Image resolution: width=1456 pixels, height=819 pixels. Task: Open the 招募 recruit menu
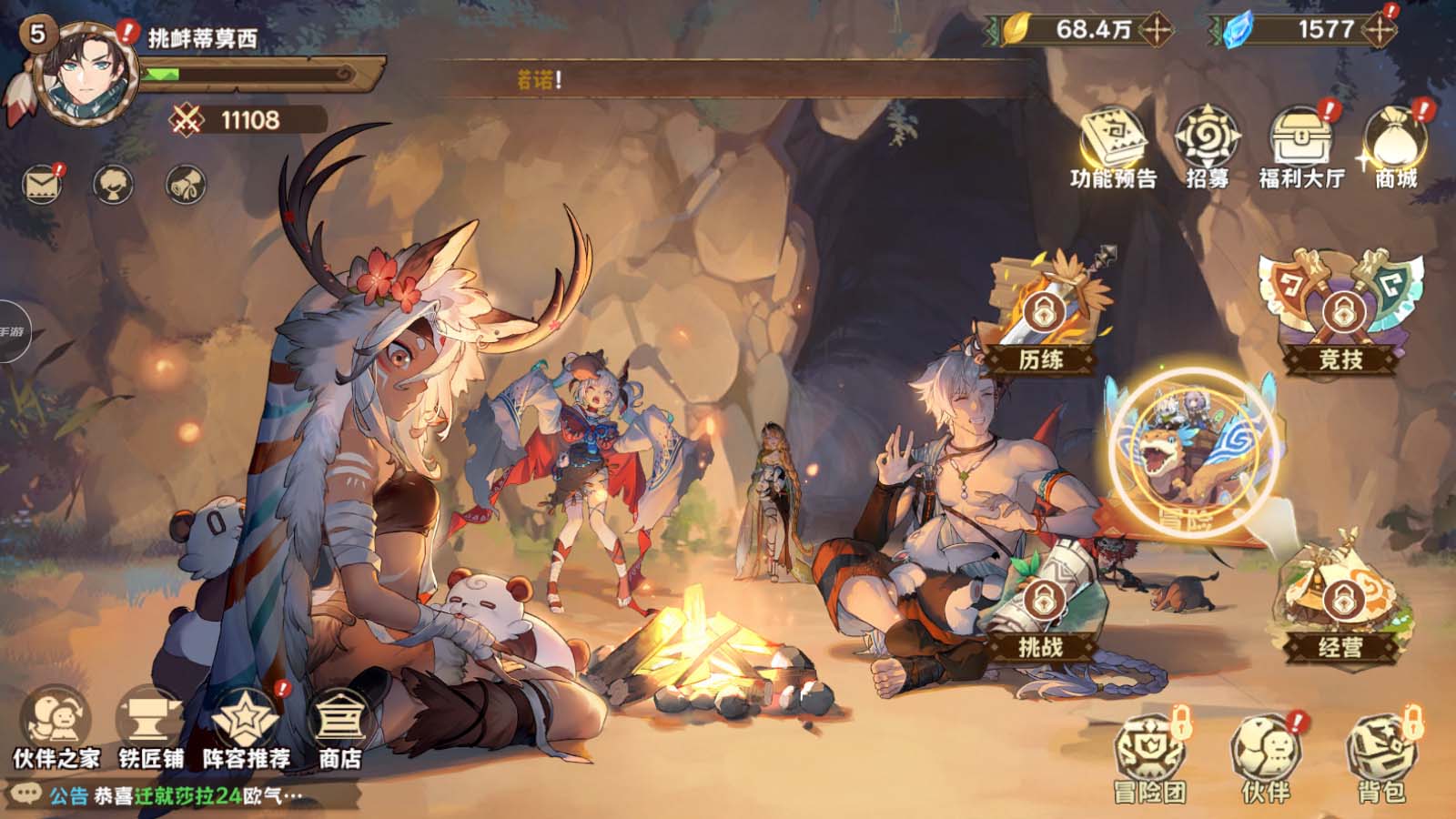1208,147
